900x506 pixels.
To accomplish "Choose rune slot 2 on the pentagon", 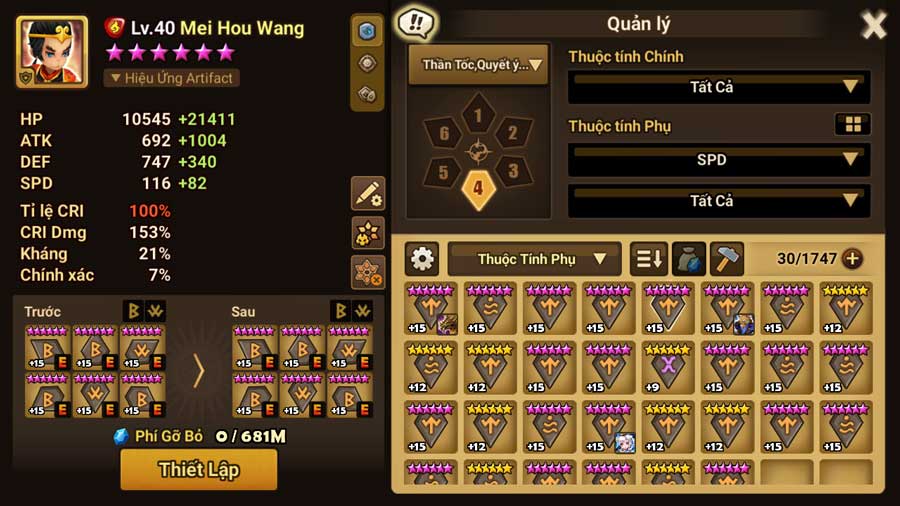I will pos(512,133).
